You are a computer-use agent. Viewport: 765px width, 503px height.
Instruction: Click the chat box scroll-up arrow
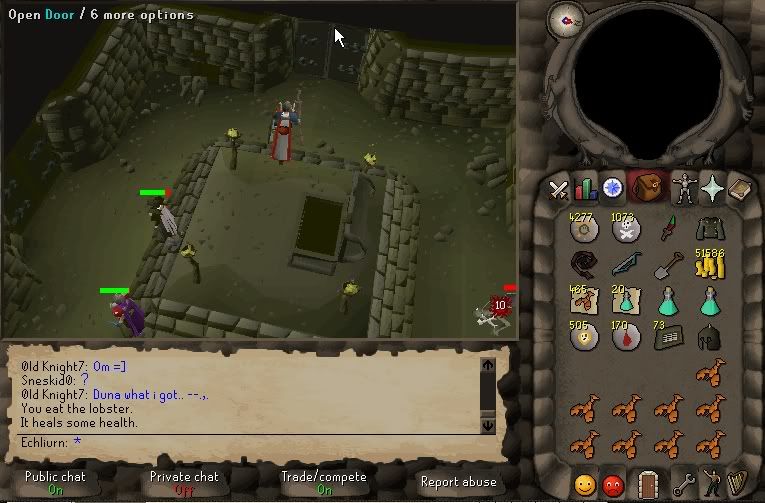(488, 366)
